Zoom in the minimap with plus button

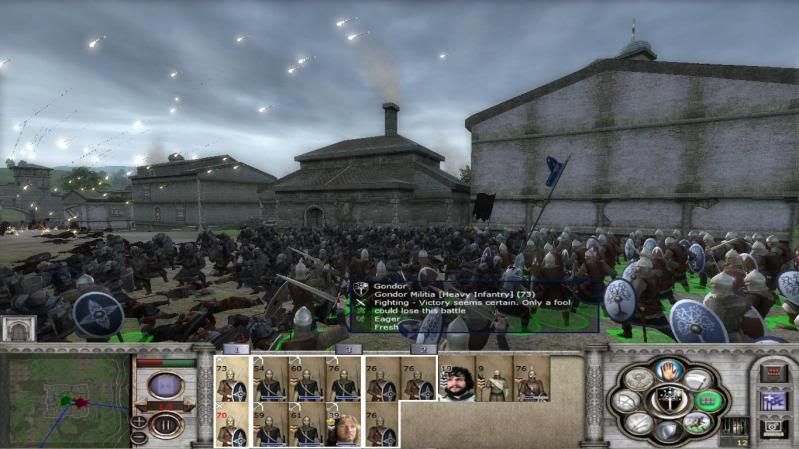click(x=137, y=421)
